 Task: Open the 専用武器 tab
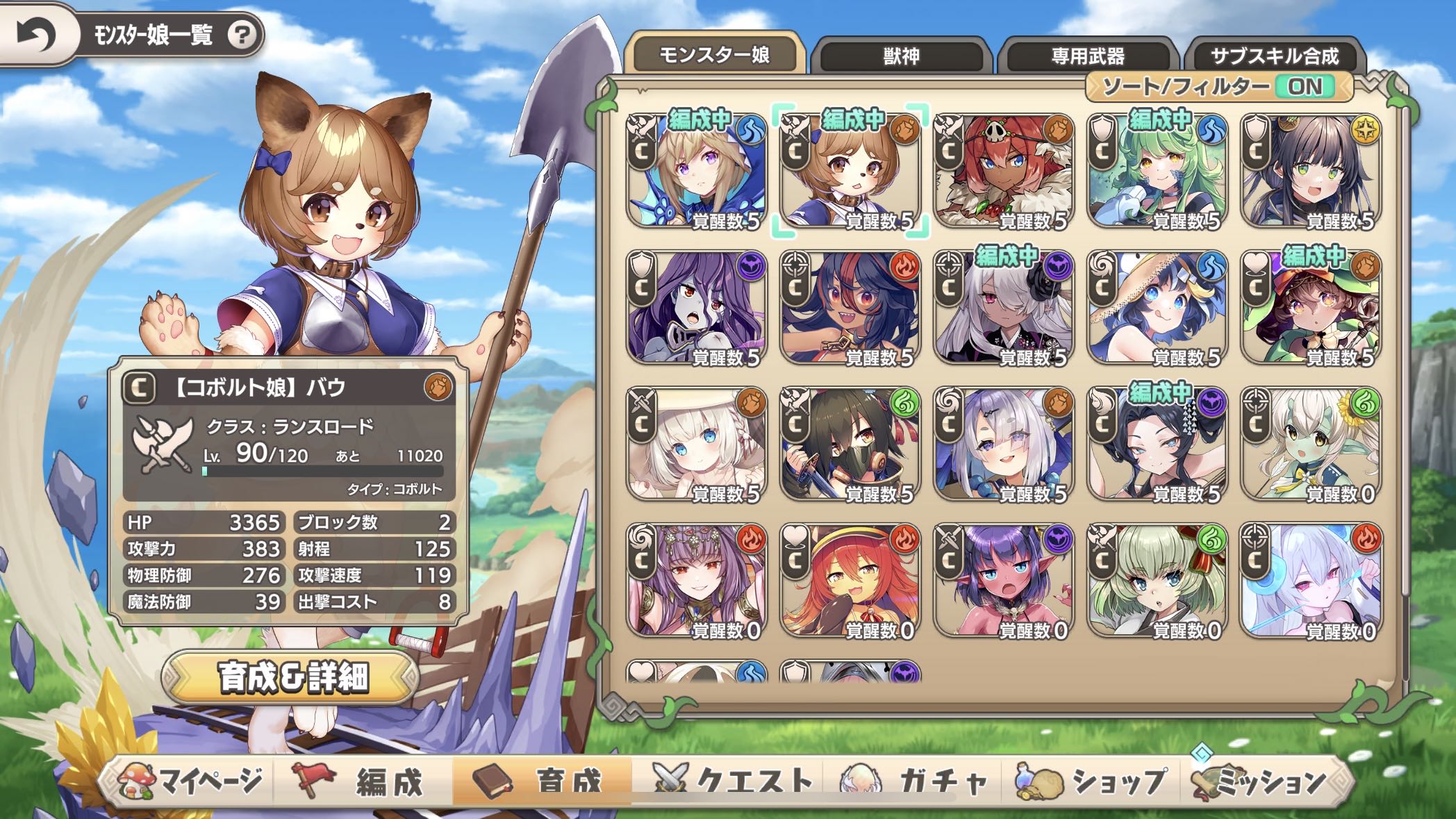[1087, 56]
